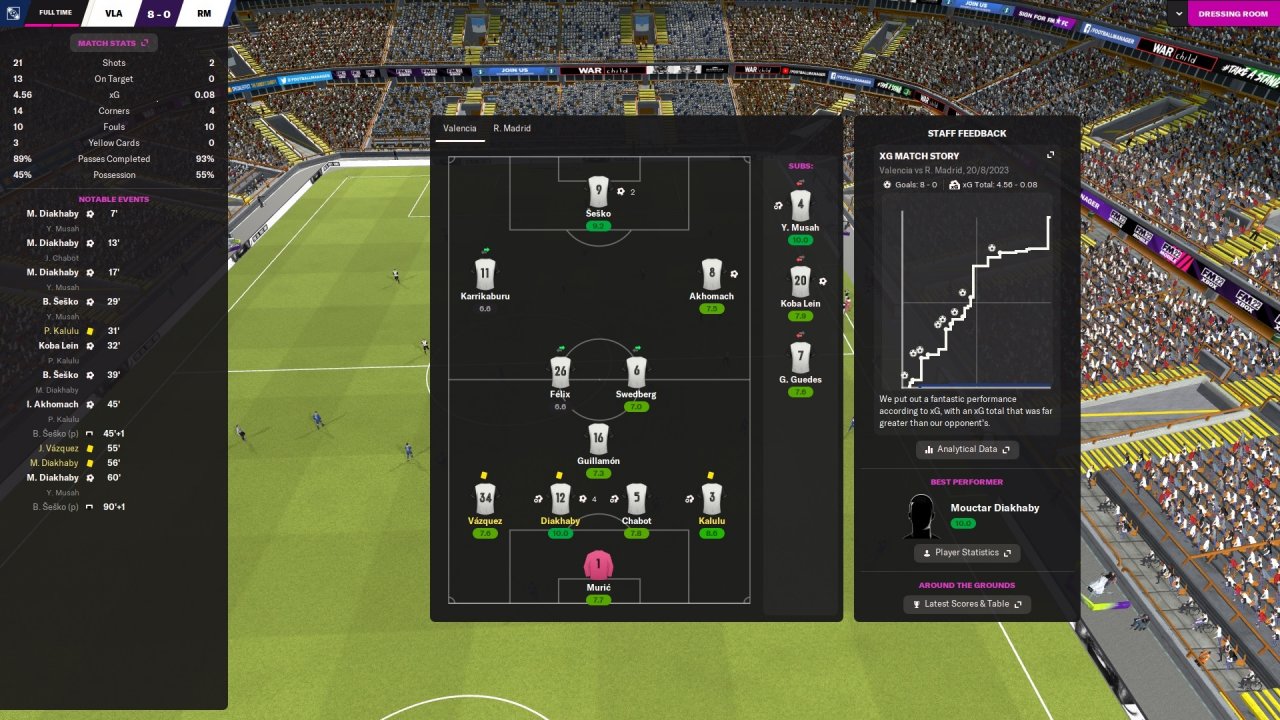This screenshot has width=1280, height=720.
Task: Select striker Šeško's shirt on the pitch
Action: pyautogui.click(x=598, y=191)
